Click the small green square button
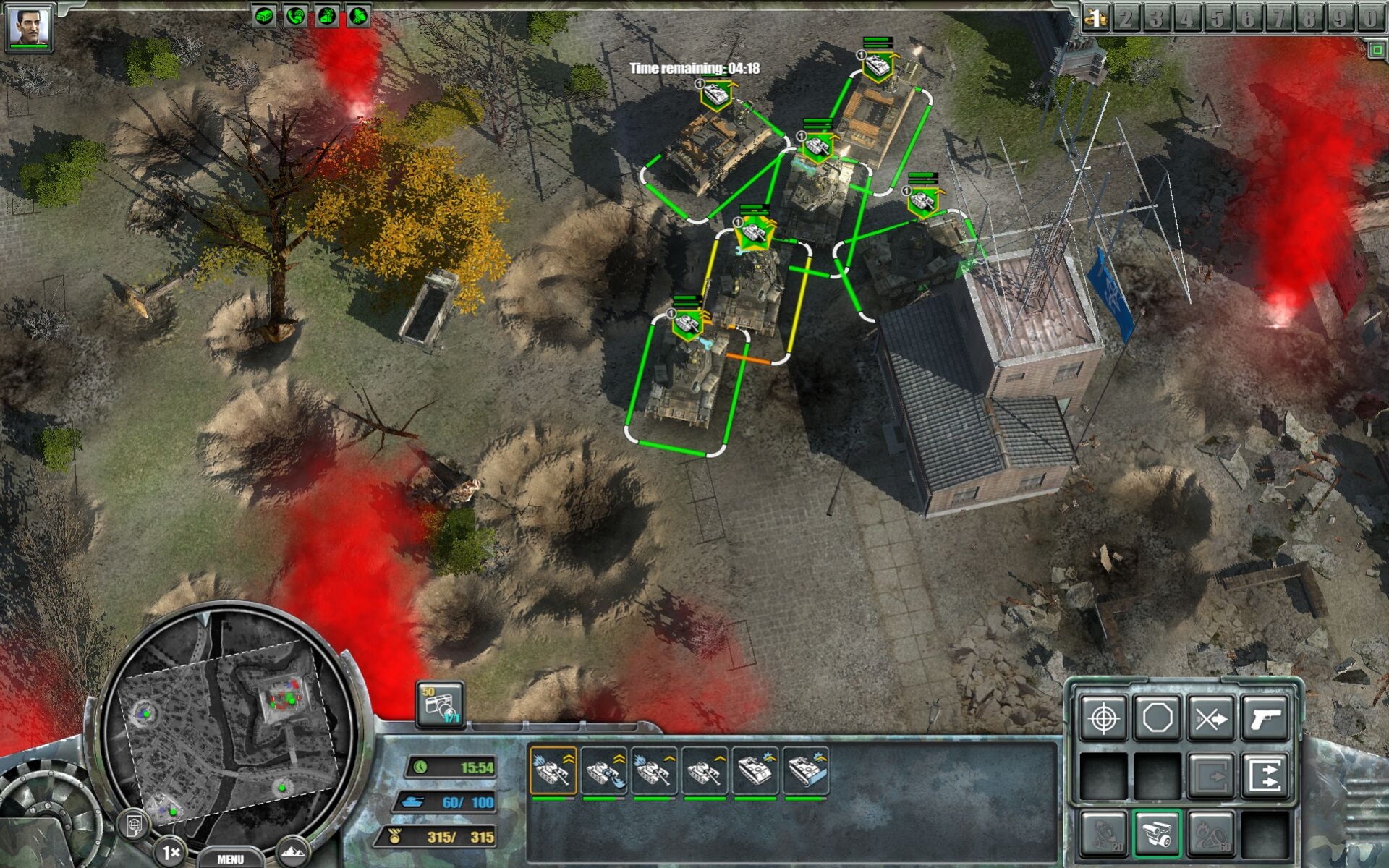 point(1376,50)
